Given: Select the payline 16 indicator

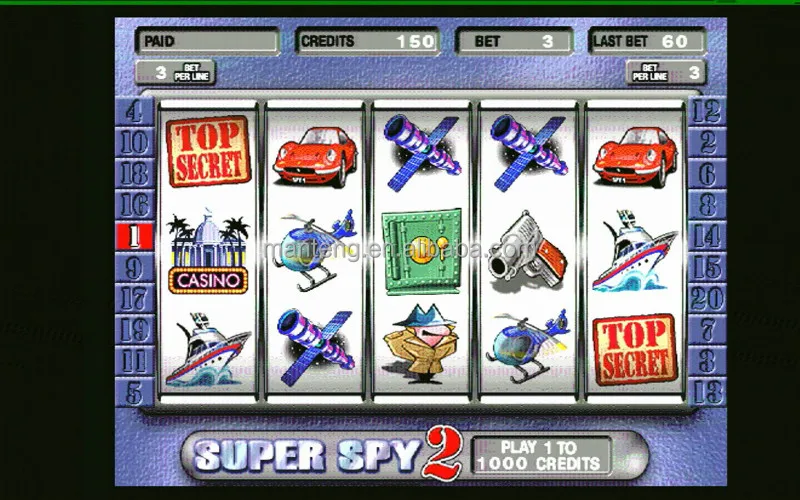Looking at the screenshot, I should coord(133,206).
